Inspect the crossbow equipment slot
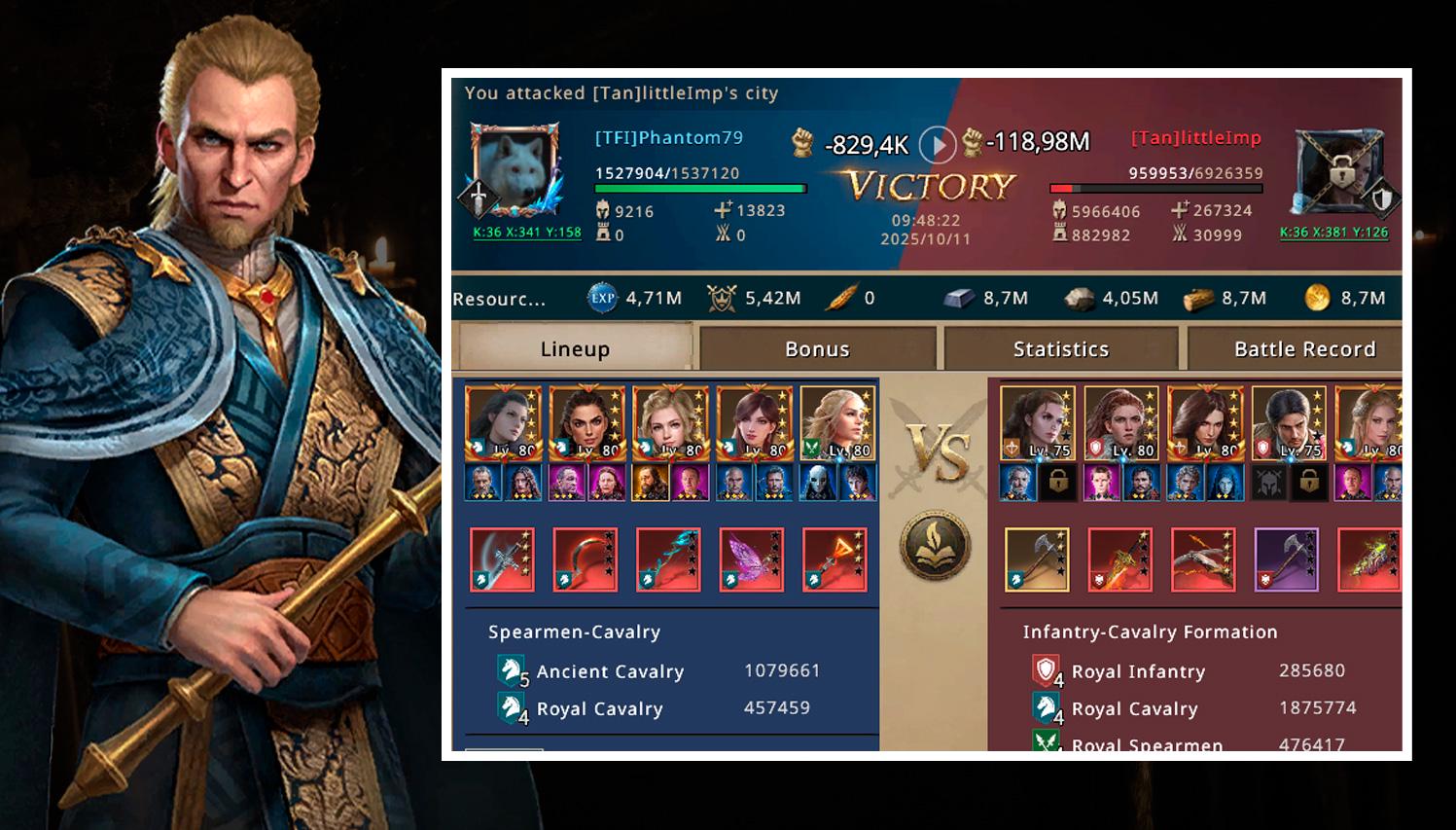 [x=1203, y=559]
